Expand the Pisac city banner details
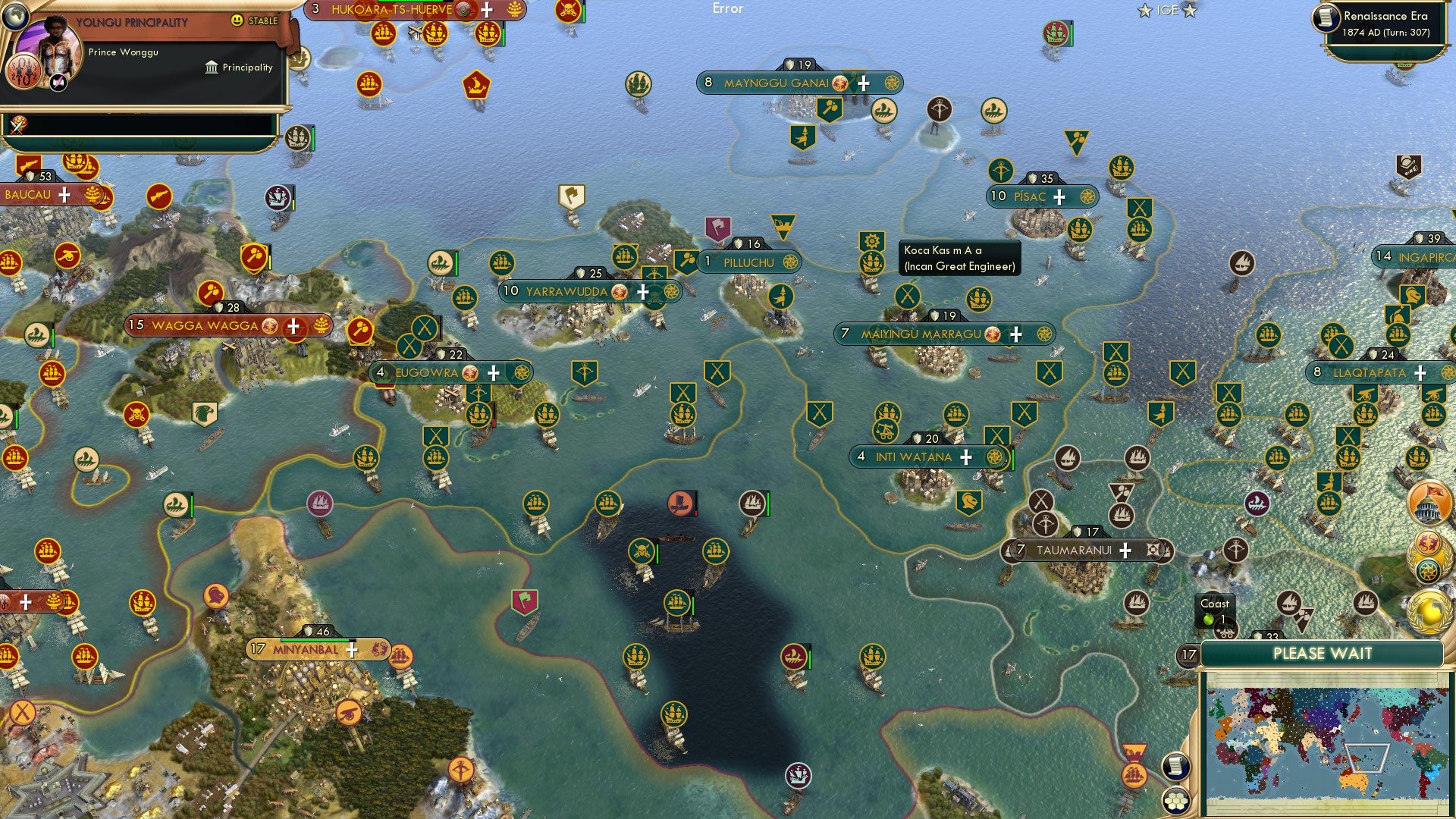1456x819 pixels. pyautogui.click(x=1033, y=196)
